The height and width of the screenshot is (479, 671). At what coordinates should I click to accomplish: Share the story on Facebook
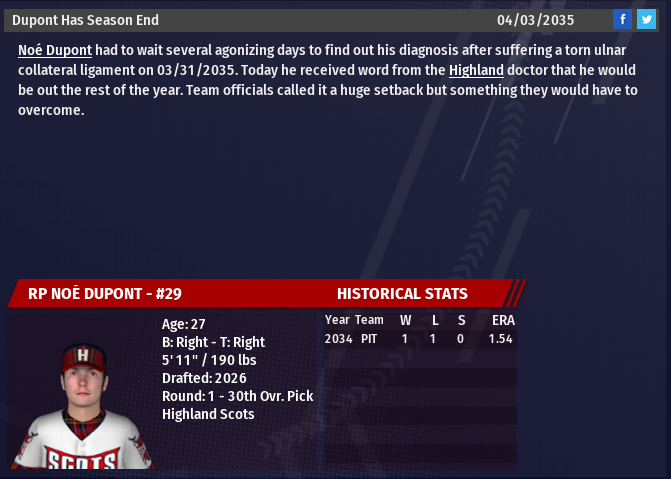(x=622, y=20)
